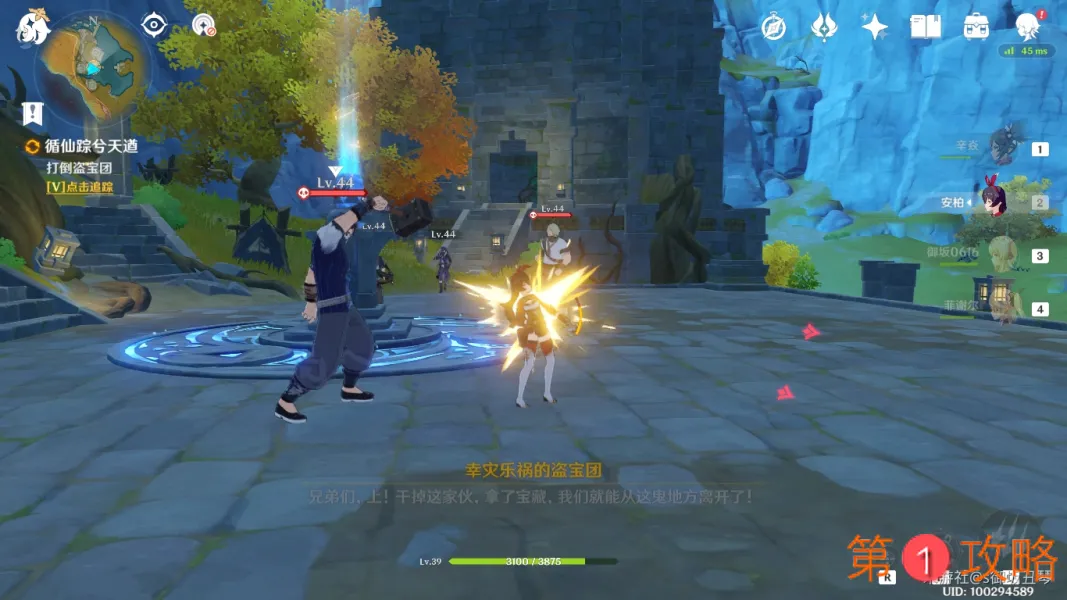The height and width of the screenshot is (600, 1067).
Task: Open the character screen icon
Action: pos(1027,27)
